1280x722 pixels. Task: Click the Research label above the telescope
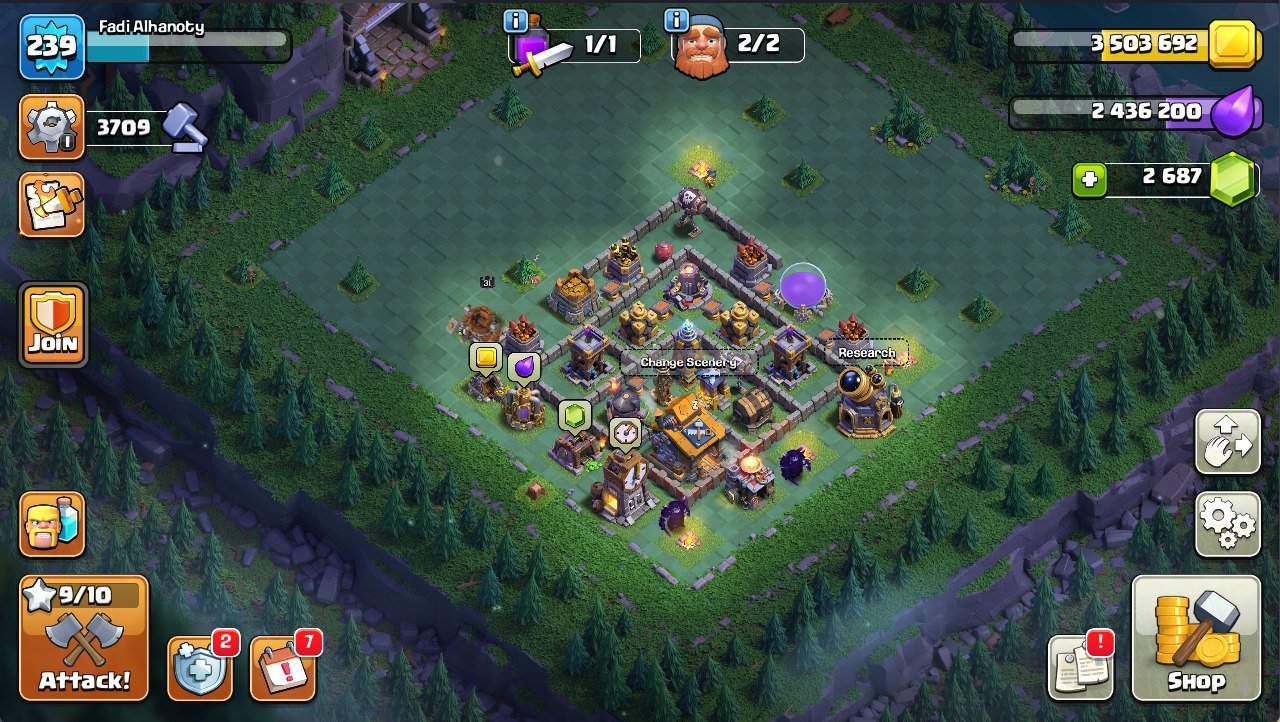(x=867, y=353)
